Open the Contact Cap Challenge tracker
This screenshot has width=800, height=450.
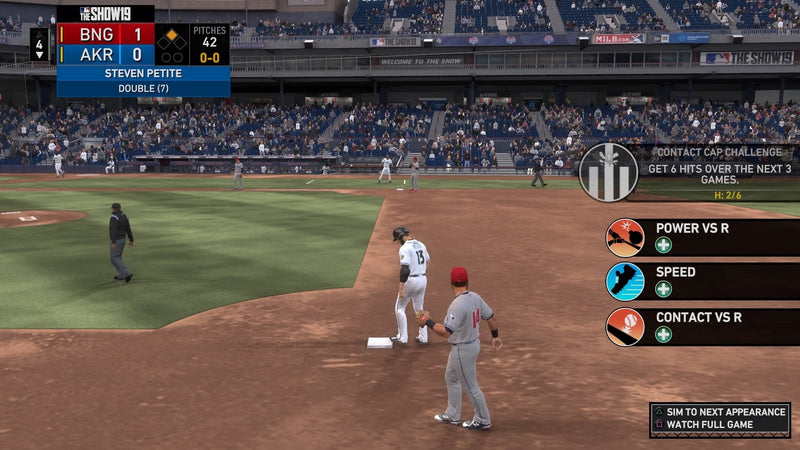coord(690,170)
